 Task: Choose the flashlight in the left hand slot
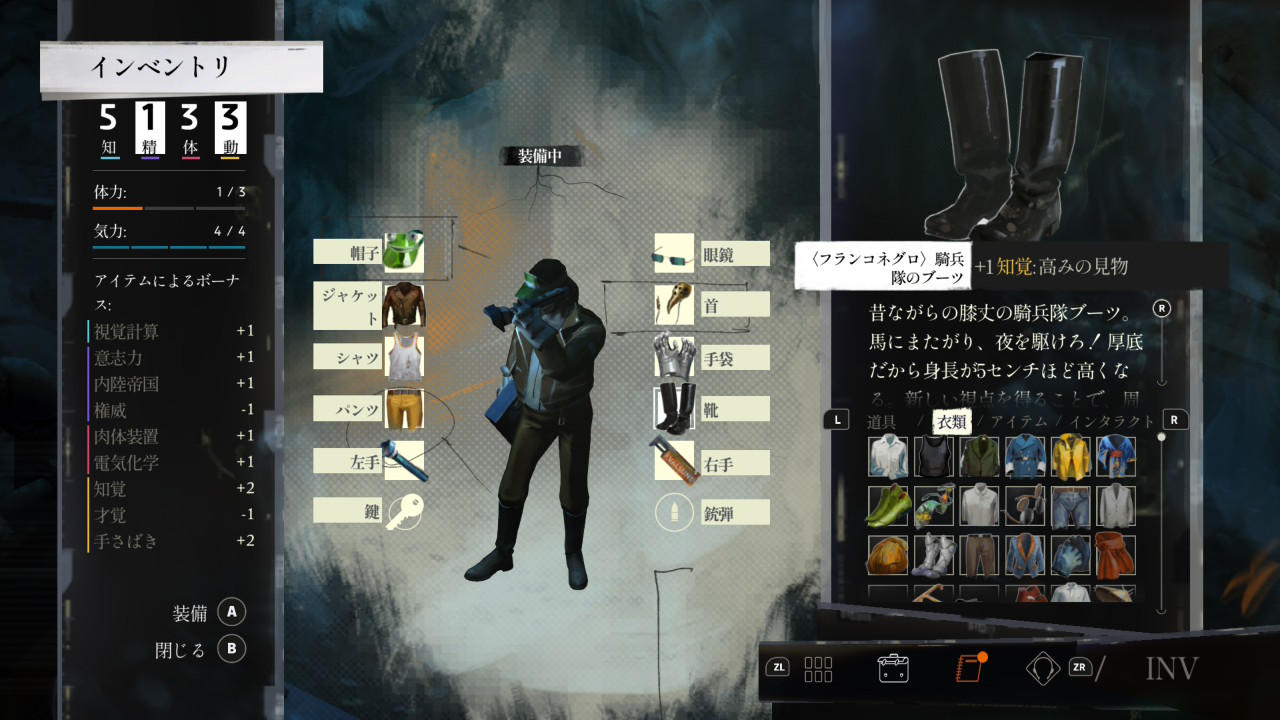403,460
